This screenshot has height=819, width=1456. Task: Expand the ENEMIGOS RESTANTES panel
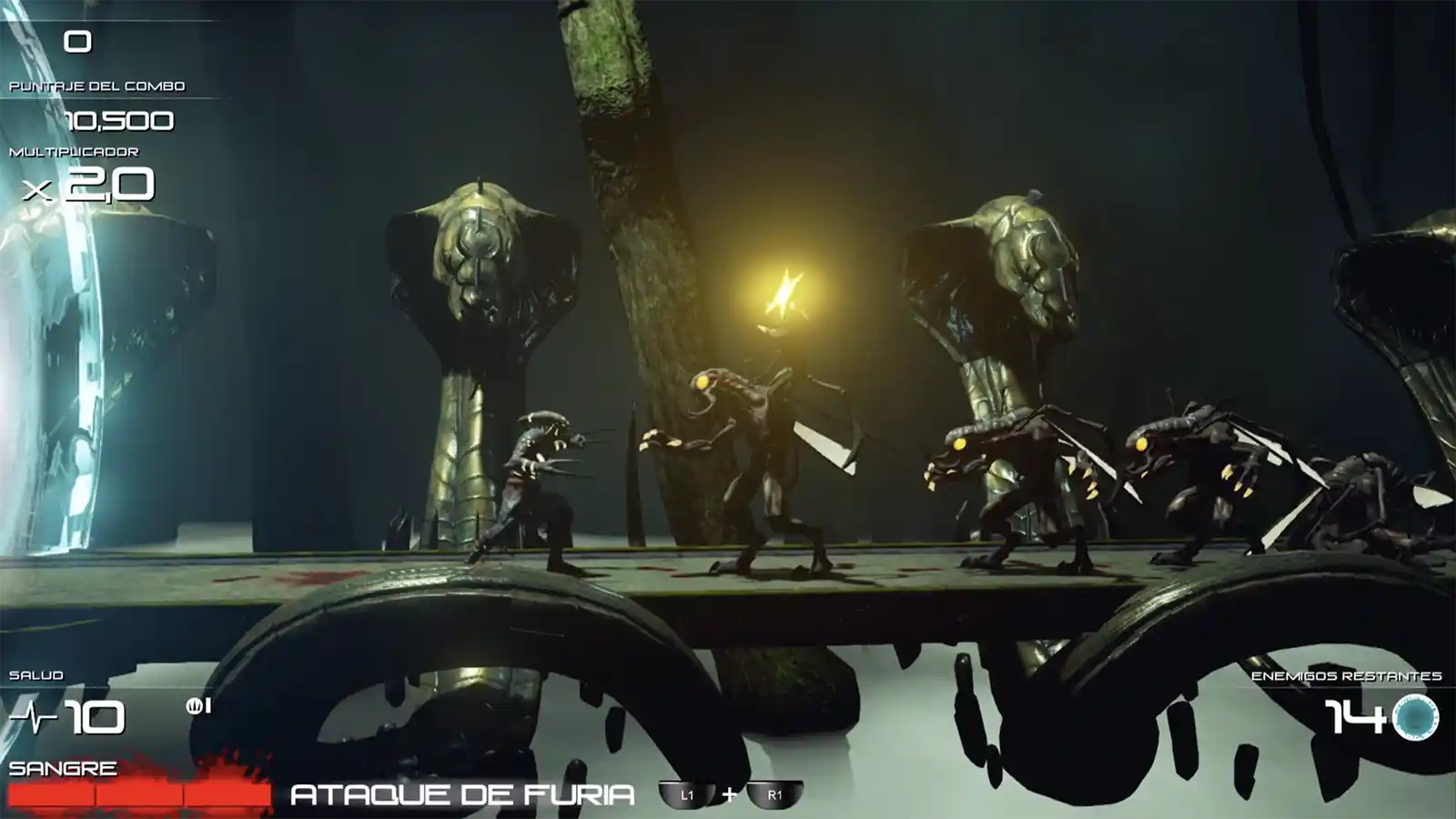point(1347,676)
